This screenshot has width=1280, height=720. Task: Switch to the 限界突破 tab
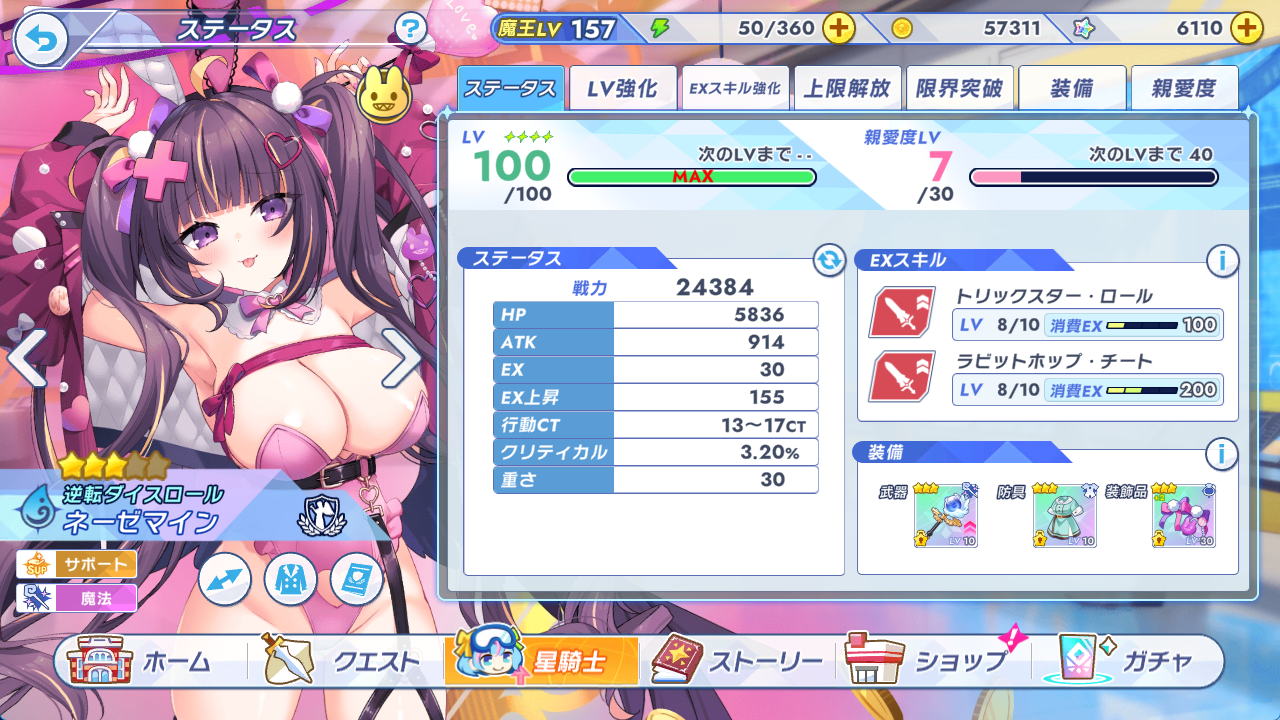[x=959, y=88]
